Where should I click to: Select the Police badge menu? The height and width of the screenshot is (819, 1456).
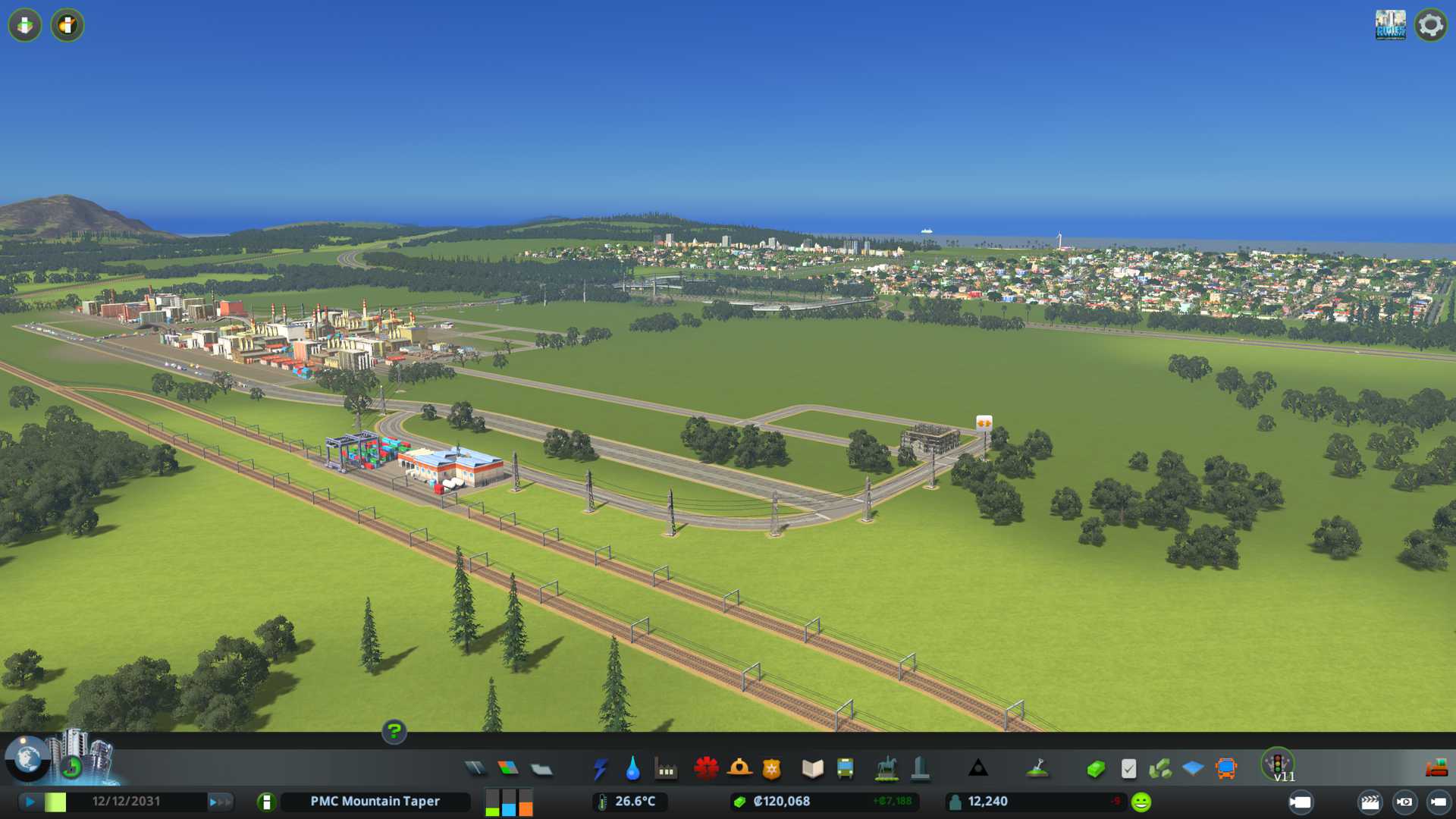[772, 769]
